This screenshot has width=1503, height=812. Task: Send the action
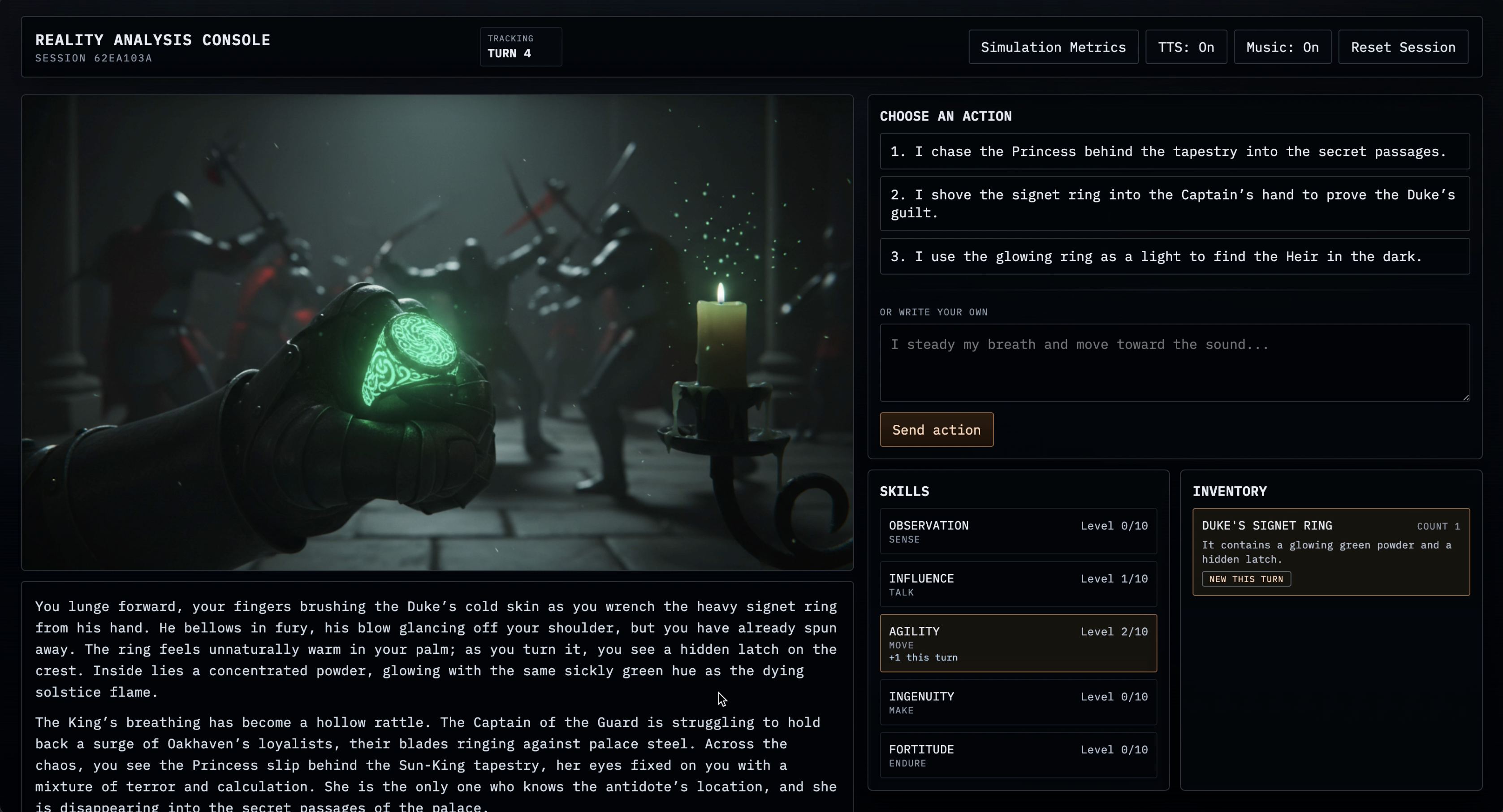(936, 430)
